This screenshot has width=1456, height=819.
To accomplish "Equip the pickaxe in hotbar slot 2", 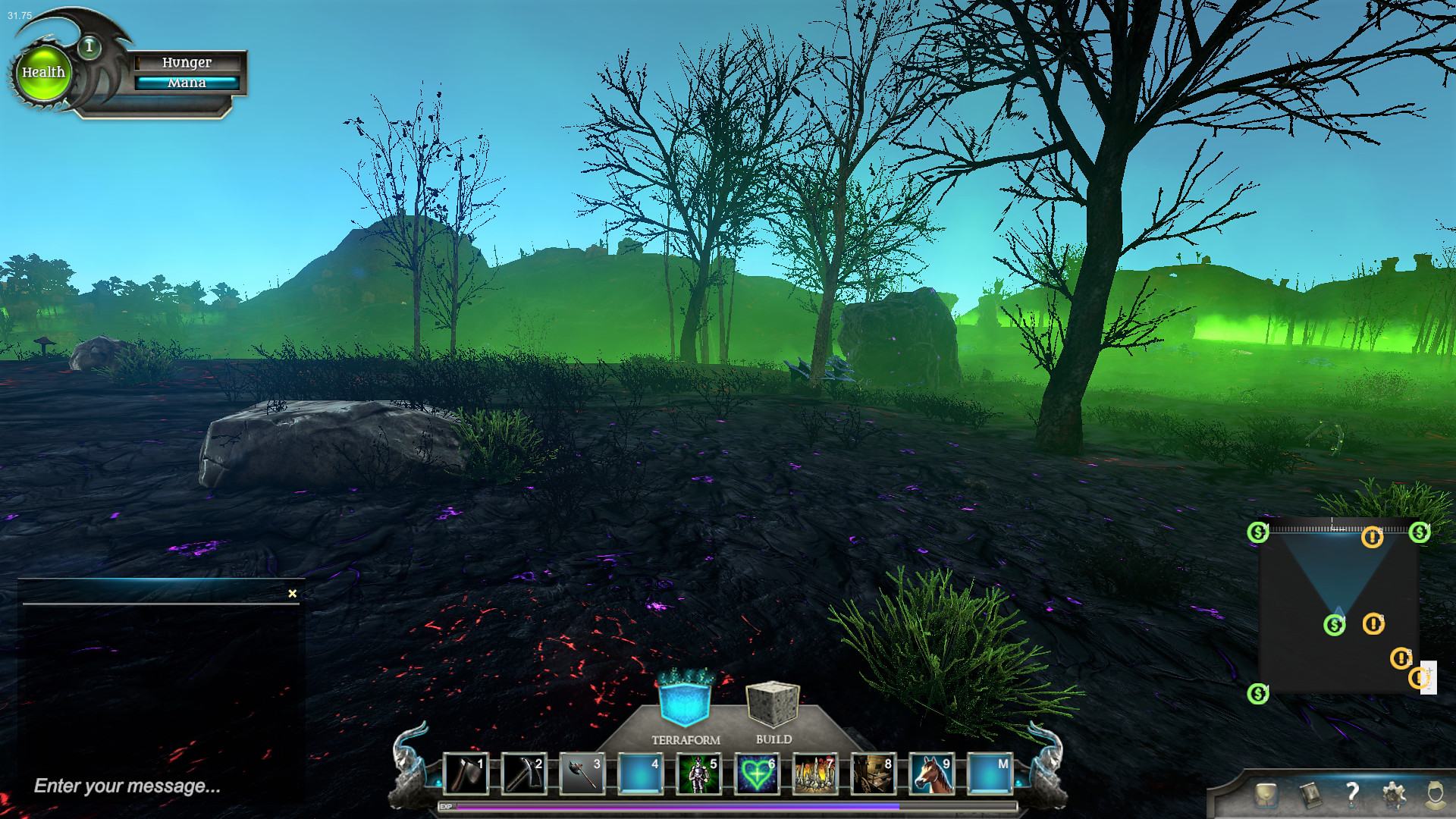I will point(523,774).
